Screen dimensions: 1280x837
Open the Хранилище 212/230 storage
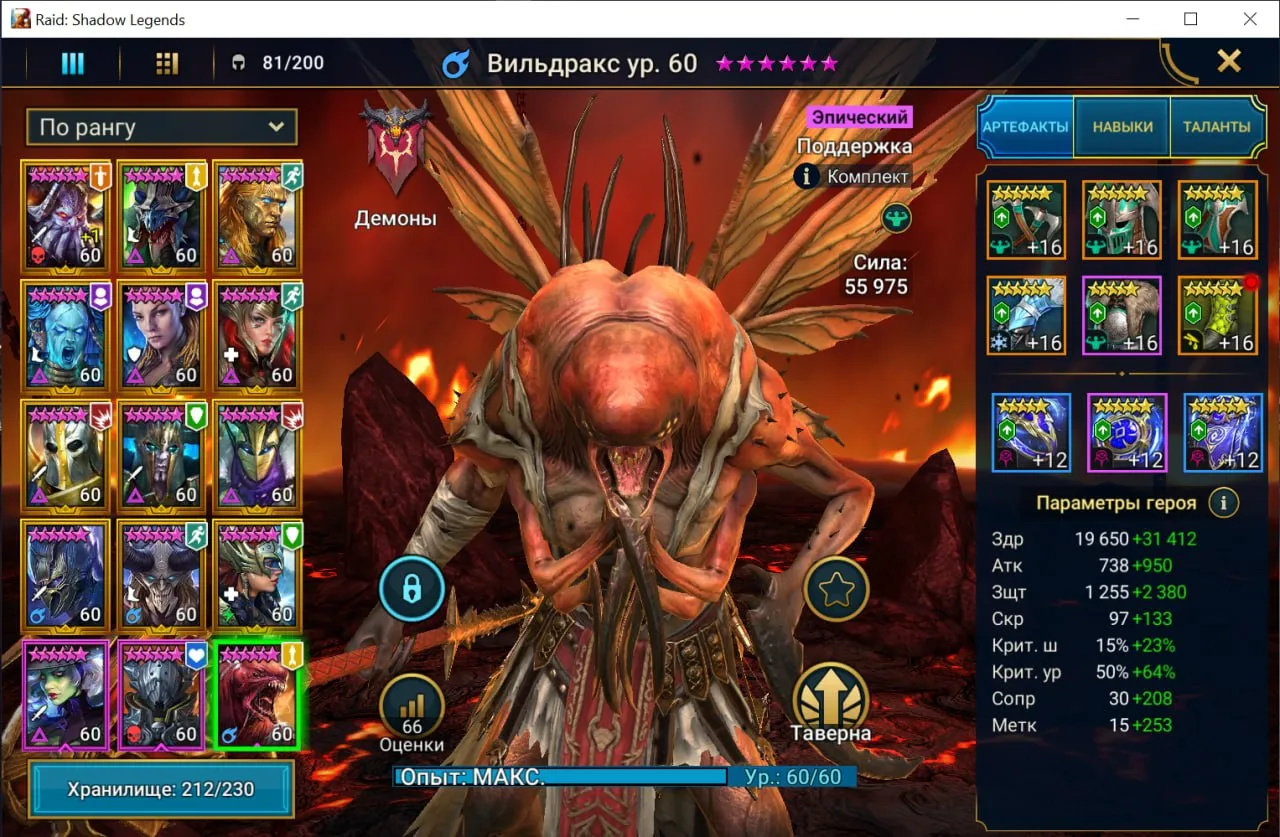pyautogui.click(x=161, y=789)
